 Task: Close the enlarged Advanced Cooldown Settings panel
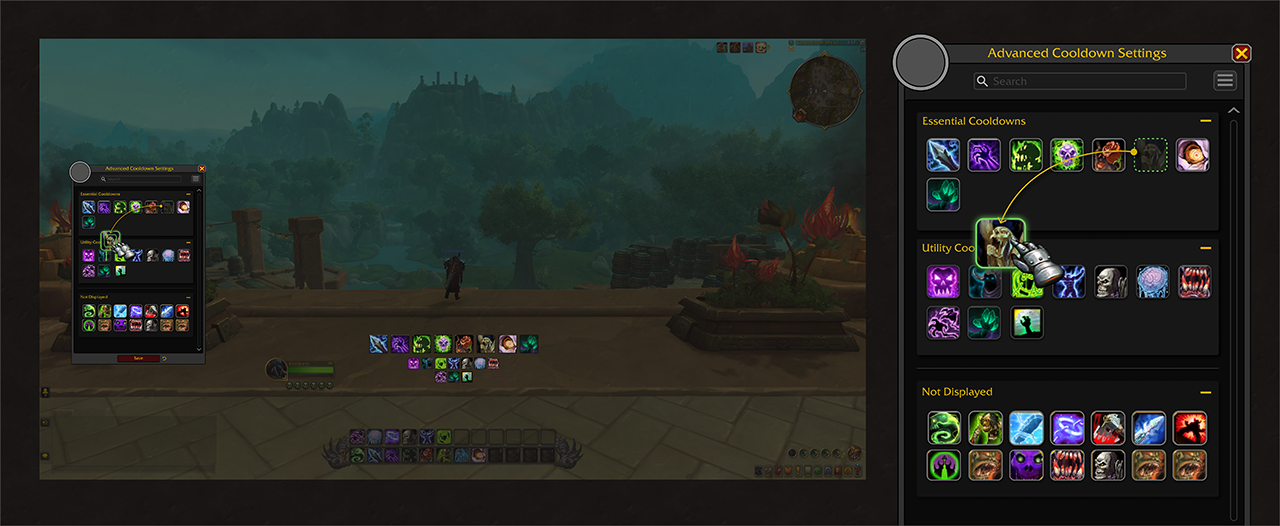1241,54
